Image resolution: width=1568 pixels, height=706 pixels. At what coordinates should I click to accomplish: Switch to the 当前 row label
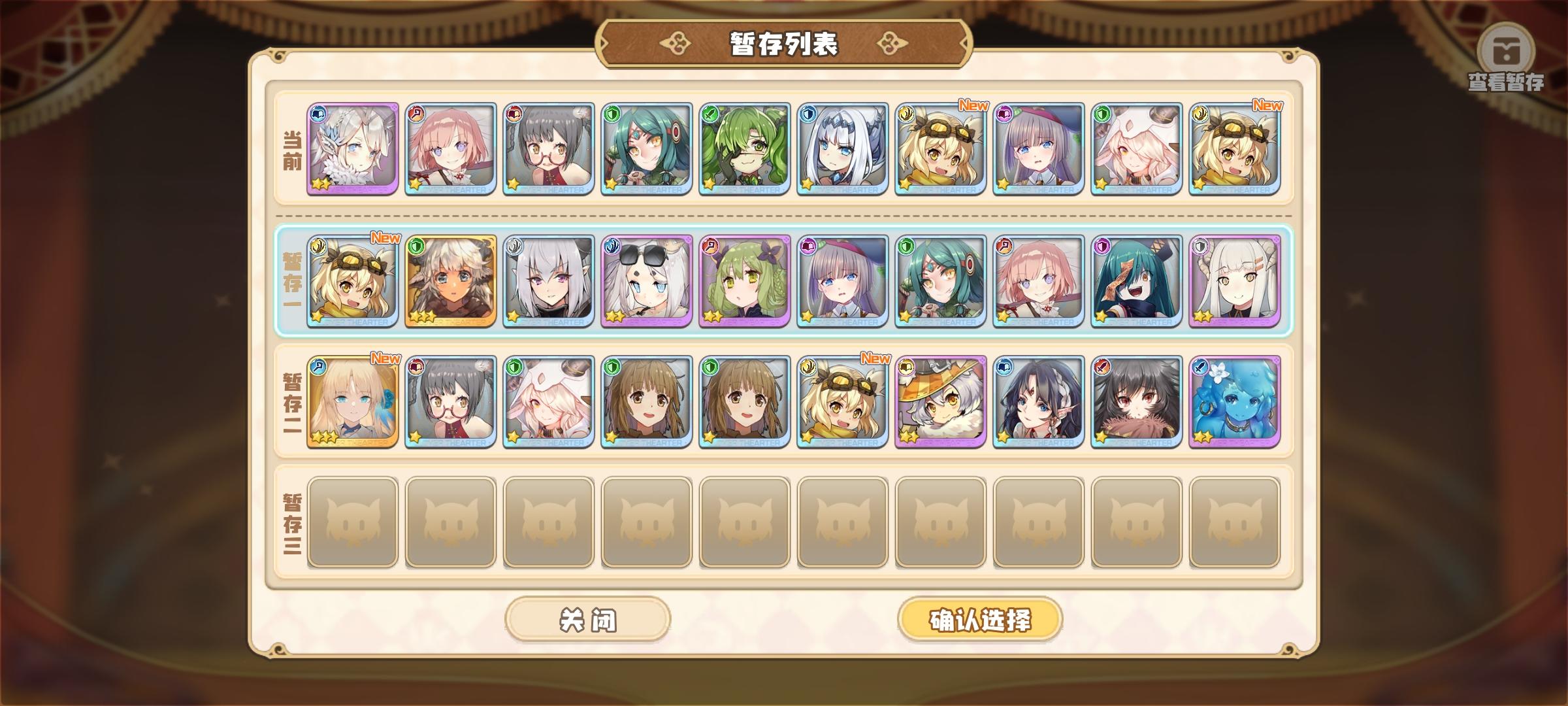pyautogui.click(x=290, y=148)
